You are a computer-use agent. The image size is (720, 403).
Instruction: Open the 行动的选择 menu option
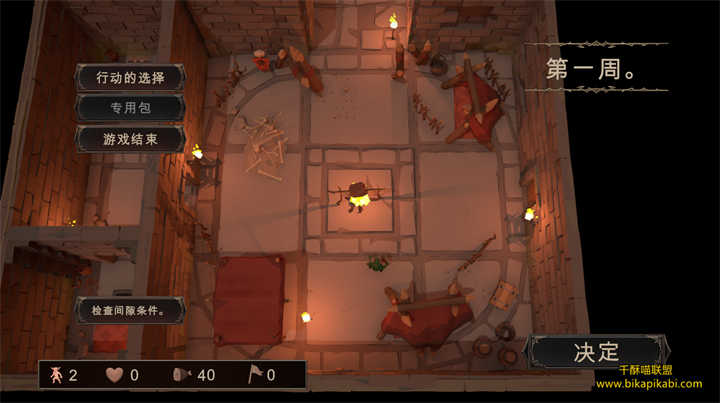pyautogui.click(x=130, y=77)
